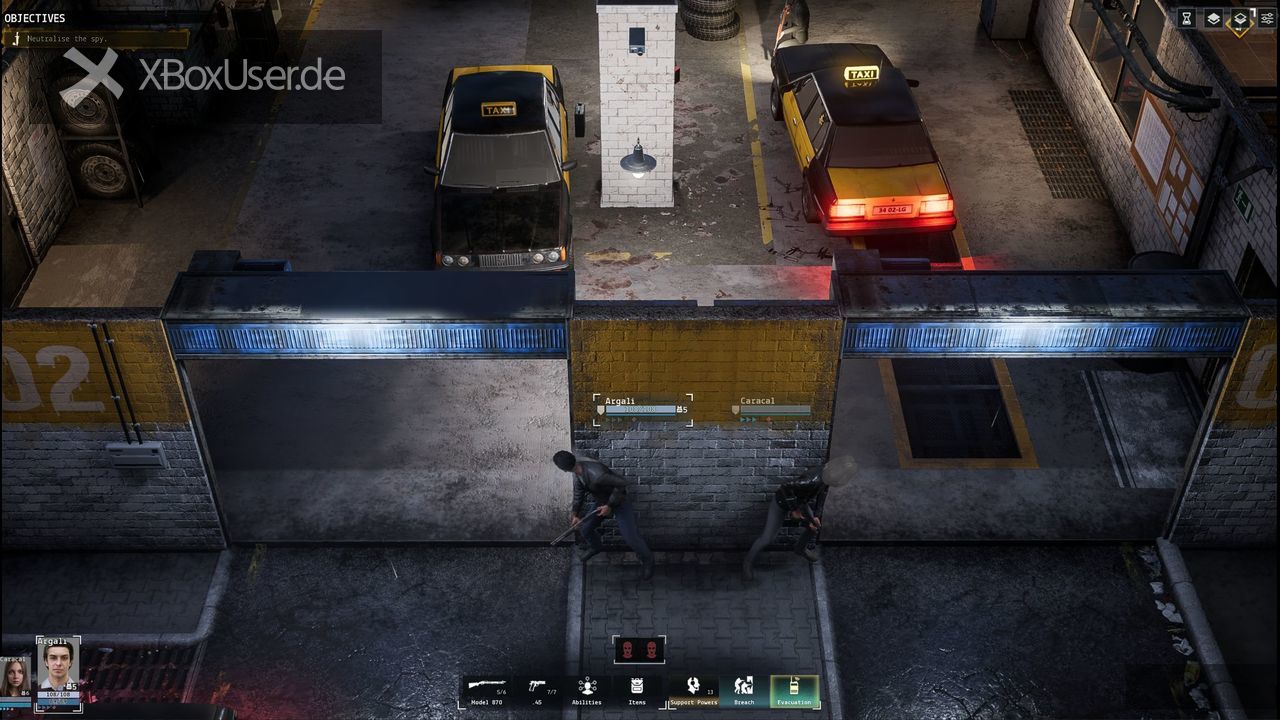Click the red masked enemies indicator
Viewport: 1280px width, 720px height.
pyautogui.click(x=639, y=650)
